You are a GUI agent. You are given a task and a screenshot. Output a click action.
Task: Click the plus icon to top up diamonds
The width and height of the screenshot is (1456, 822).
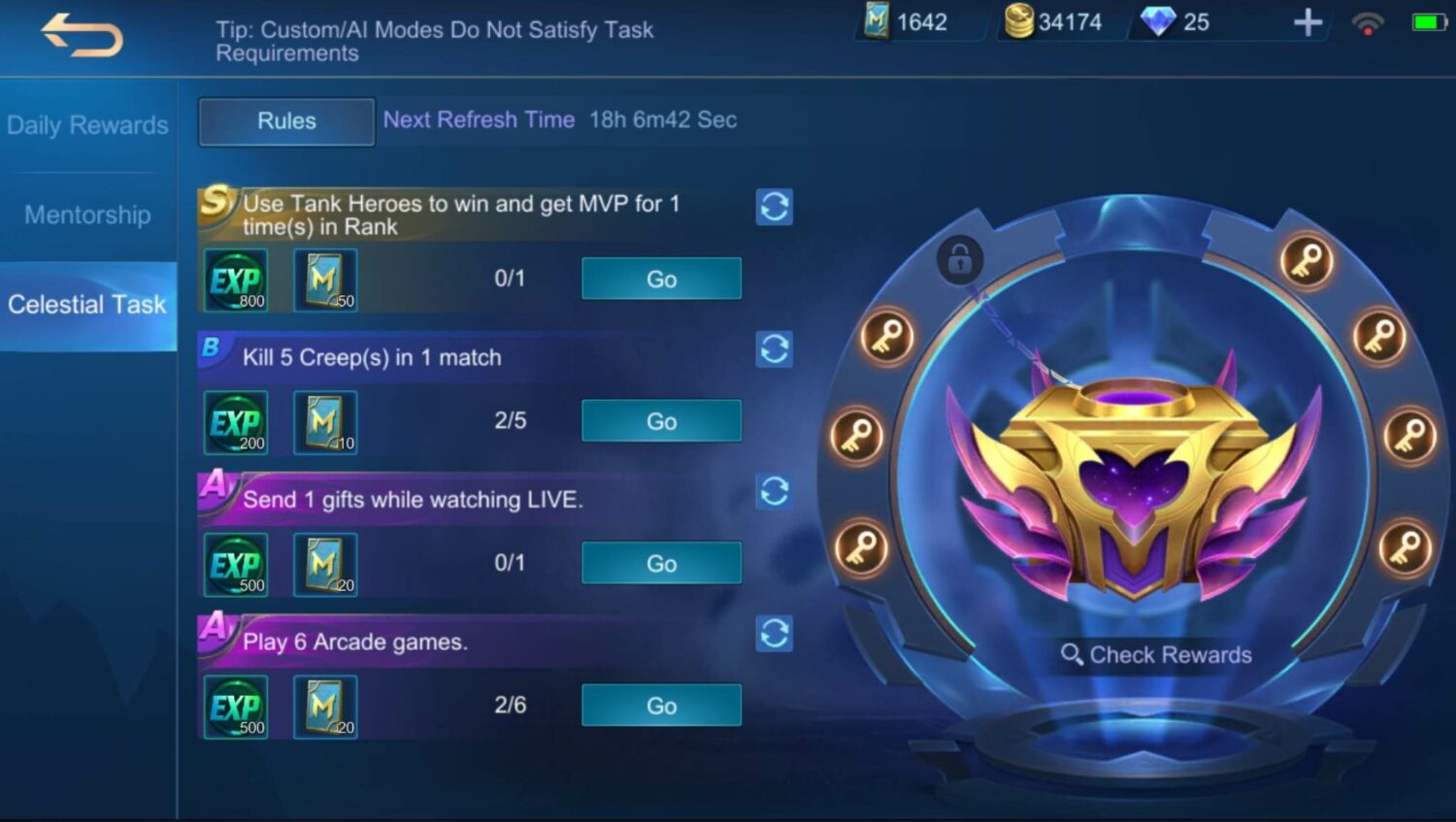pos(1307,21)
